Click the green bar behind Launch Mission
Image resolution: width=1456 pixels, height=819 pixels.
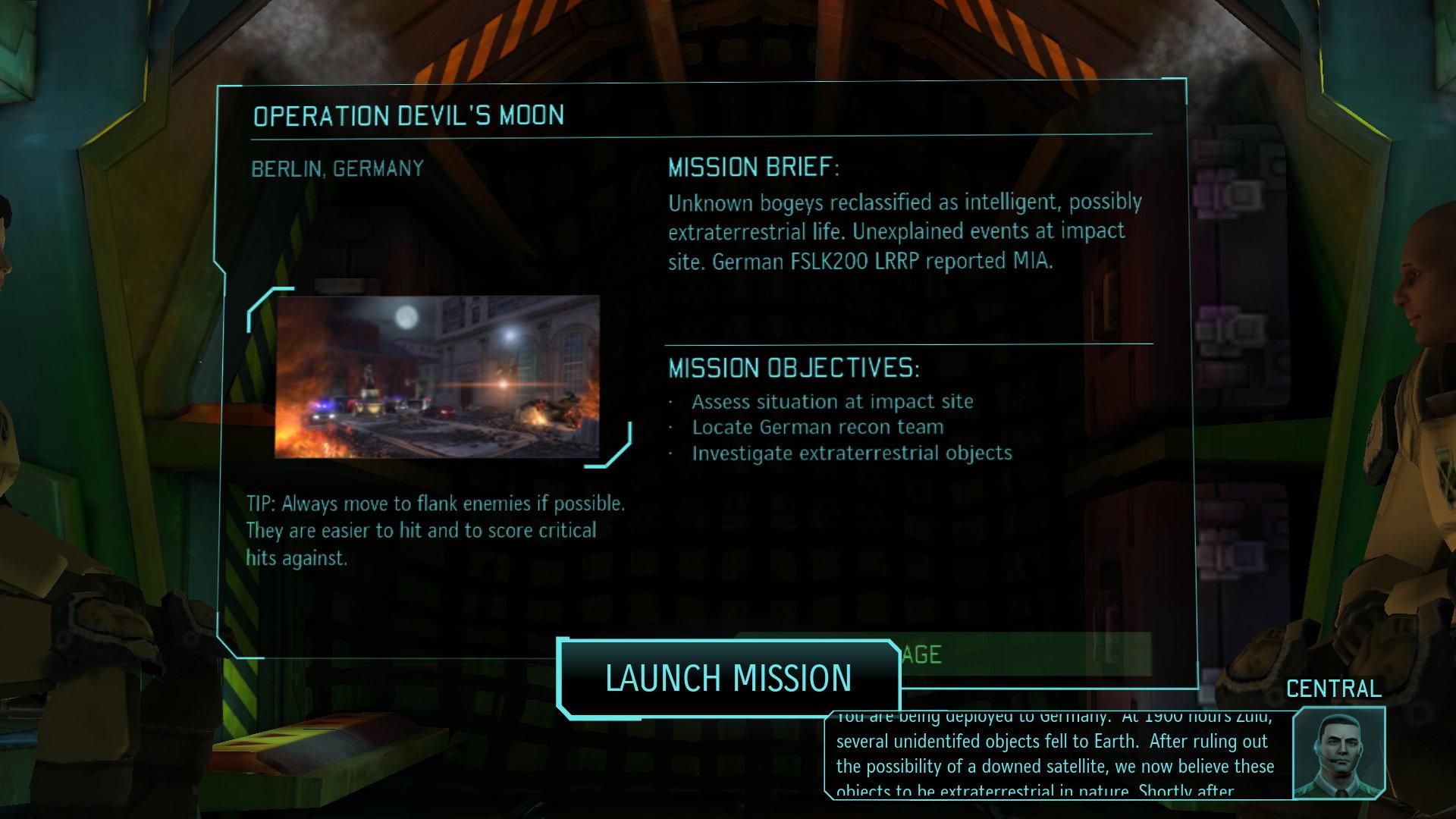pos(1024,654)
